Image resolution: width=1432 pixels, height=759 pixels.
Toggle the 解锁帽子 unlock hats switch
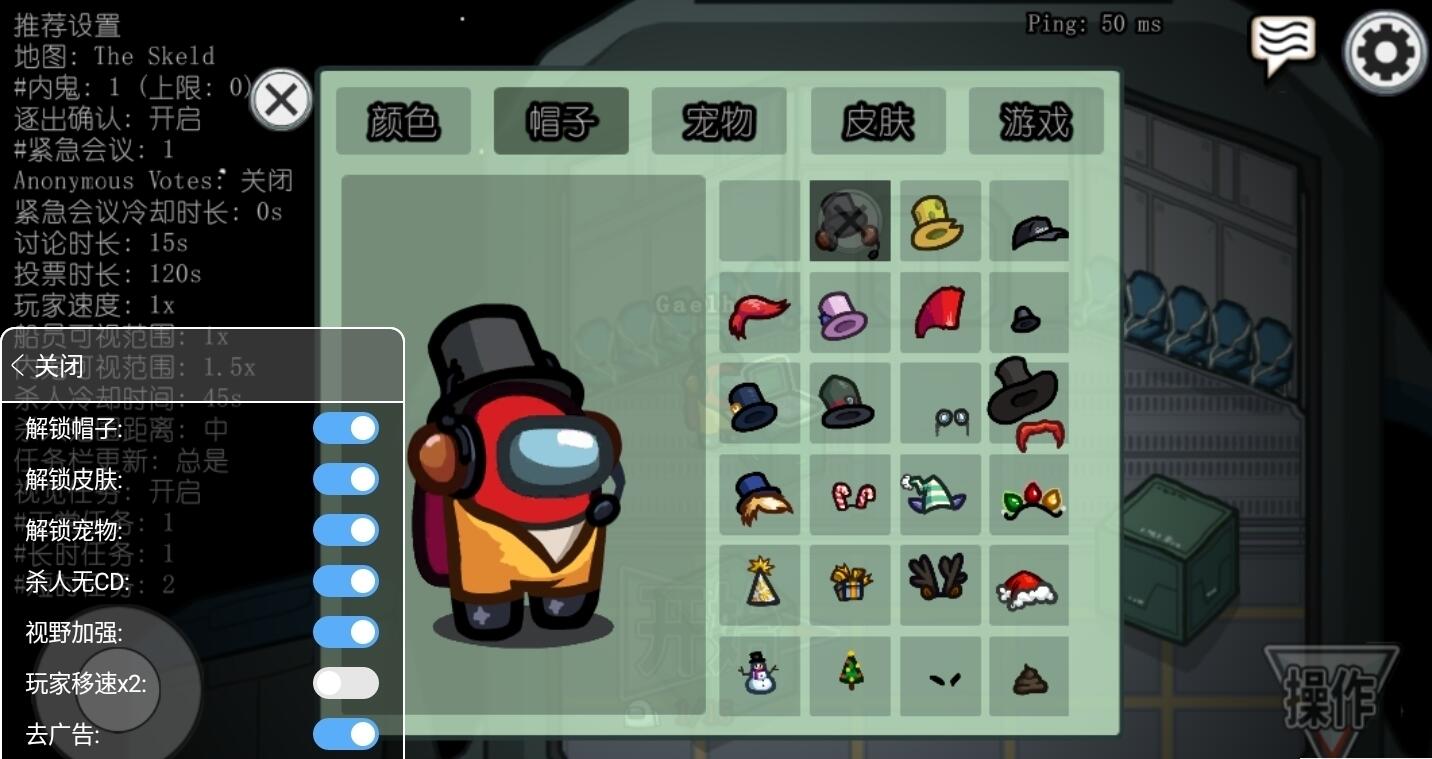click(346, 429)
